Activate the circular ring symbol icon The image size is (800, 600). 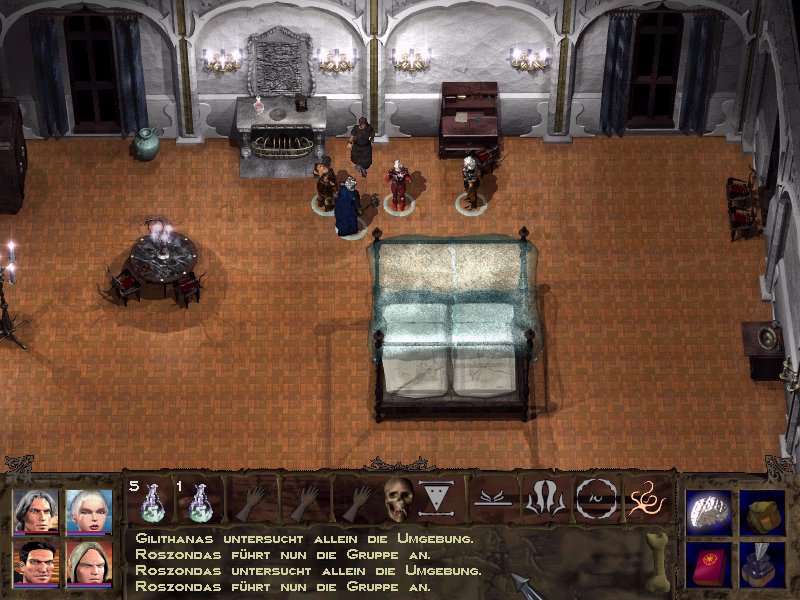594,497
